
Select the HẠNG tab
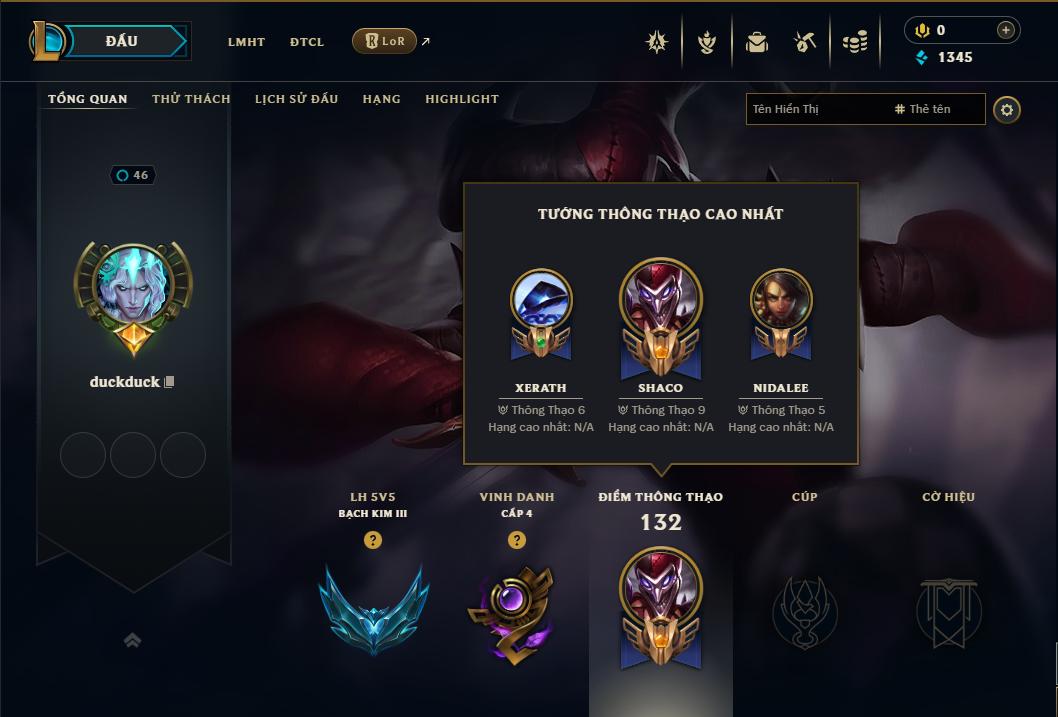382,99
